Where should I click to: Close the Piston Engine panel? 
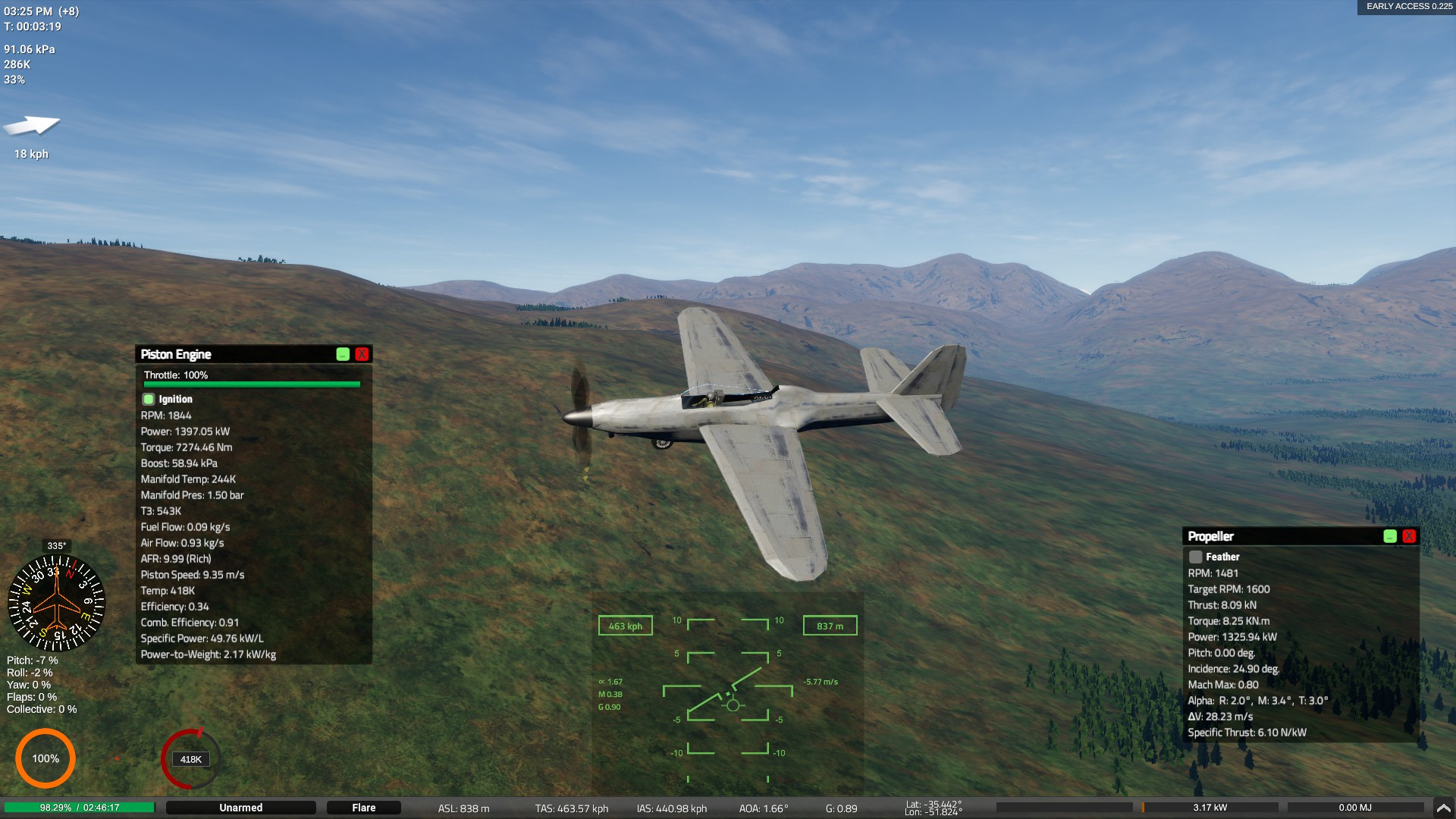tap(362, 354)
